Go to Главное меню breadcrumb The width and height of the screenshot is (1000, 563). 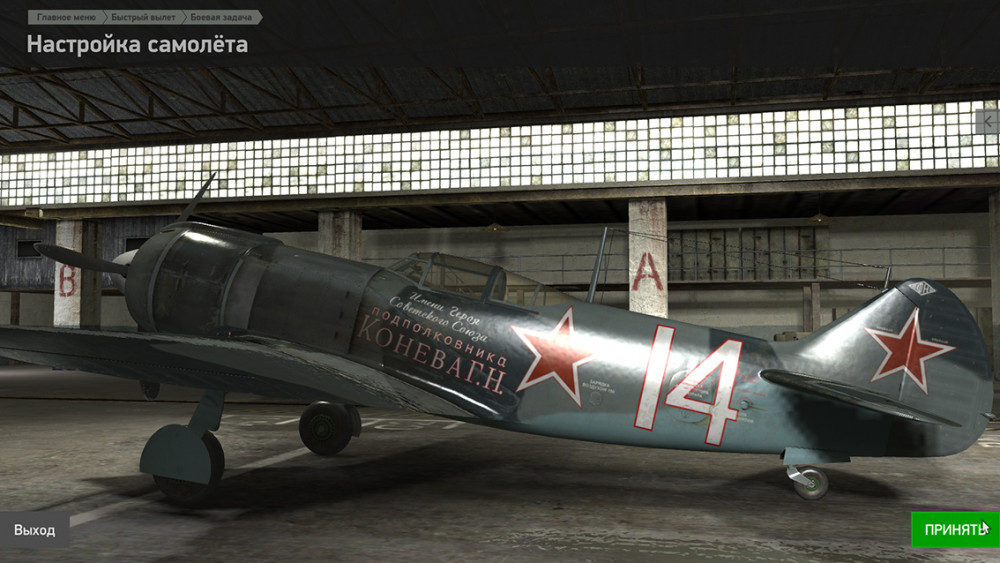point(67,17)
